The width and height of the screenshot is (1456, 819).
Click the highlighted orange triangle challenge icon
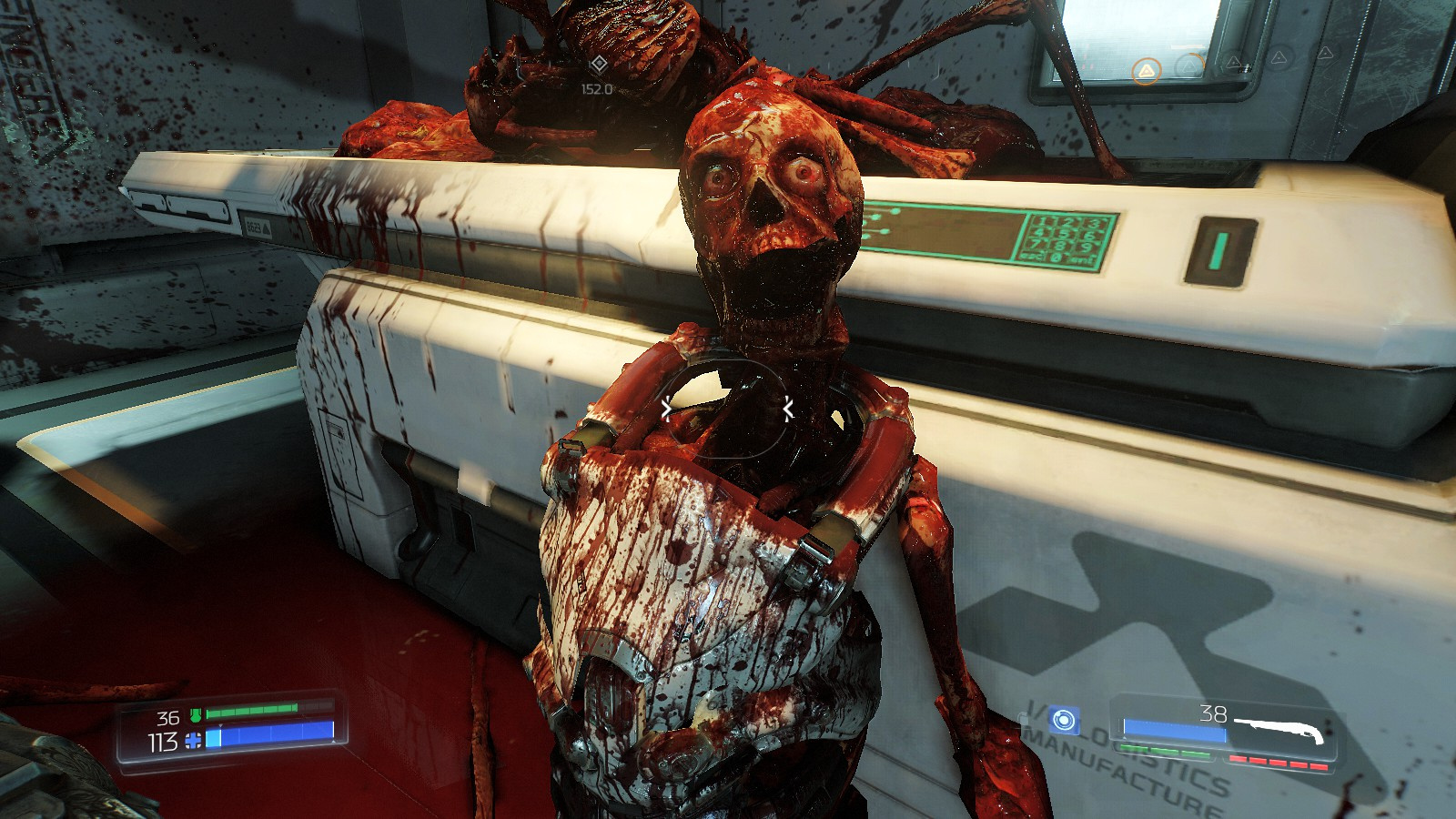coord(1147,70)
